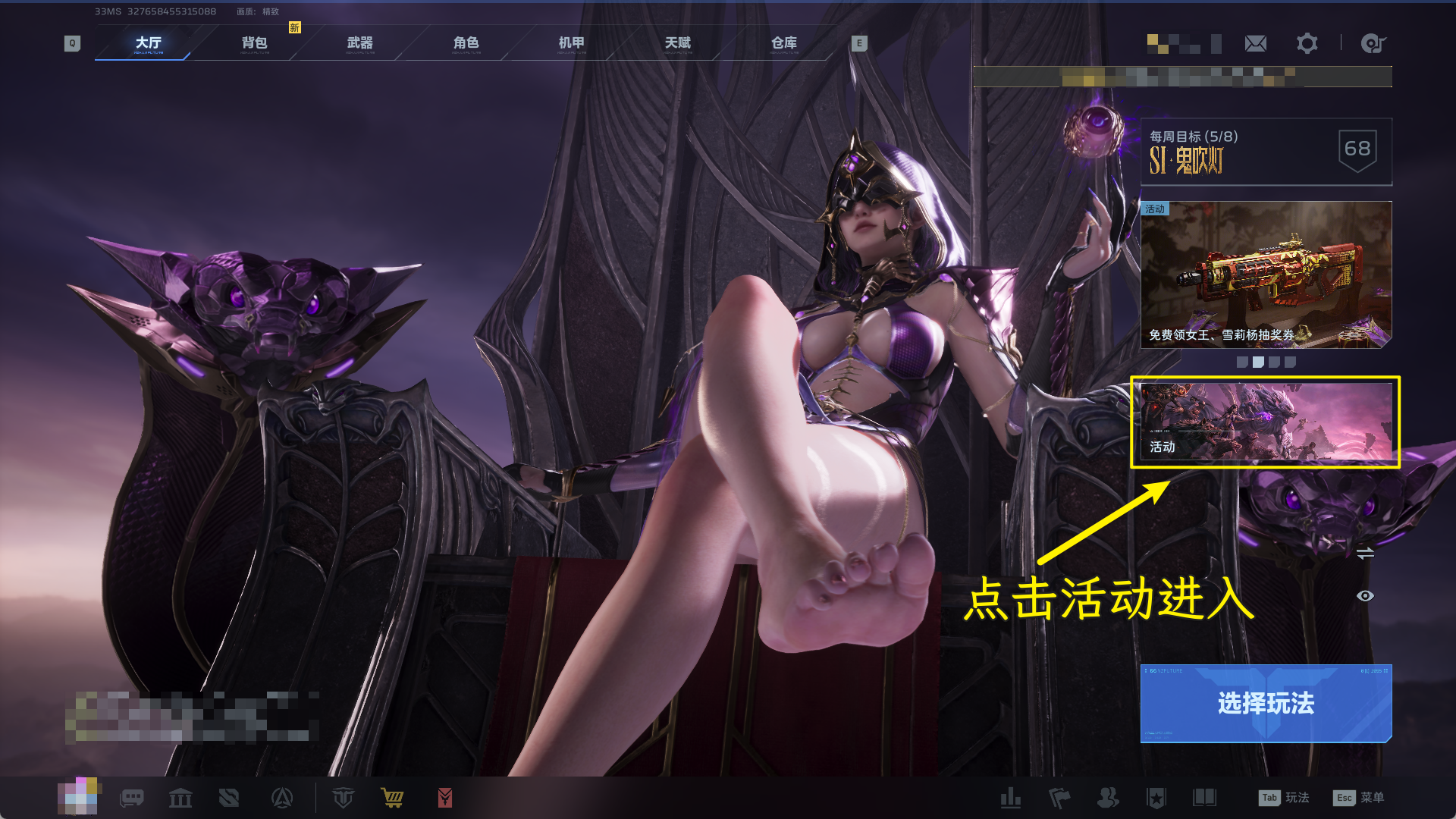Open the statistics bar-chart icon
Viewport: 1456px width, 819px height.
click(1012, 798)
